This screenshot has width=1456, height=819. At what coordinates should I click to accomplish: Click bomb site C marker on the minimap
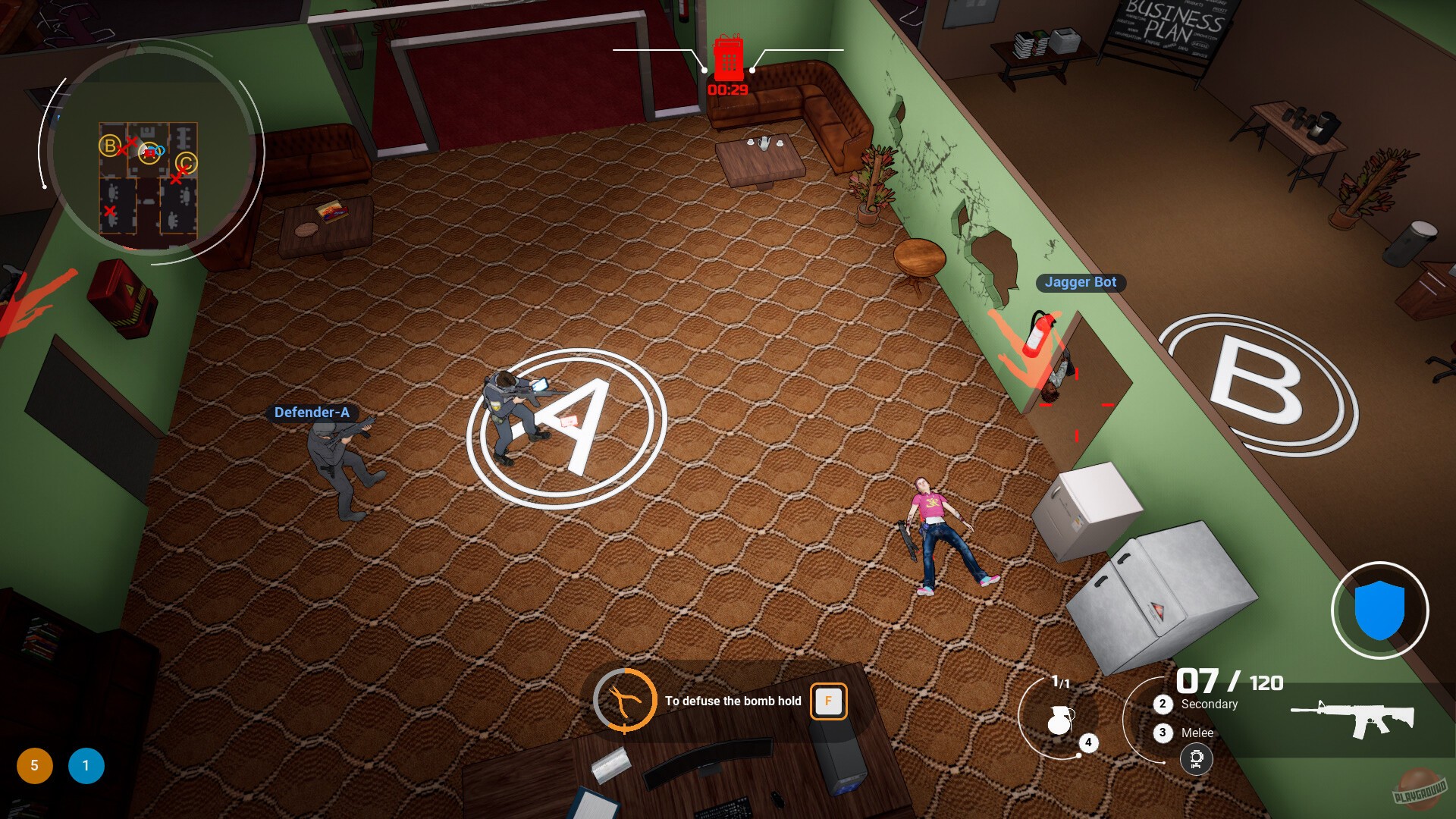(187, 164)
